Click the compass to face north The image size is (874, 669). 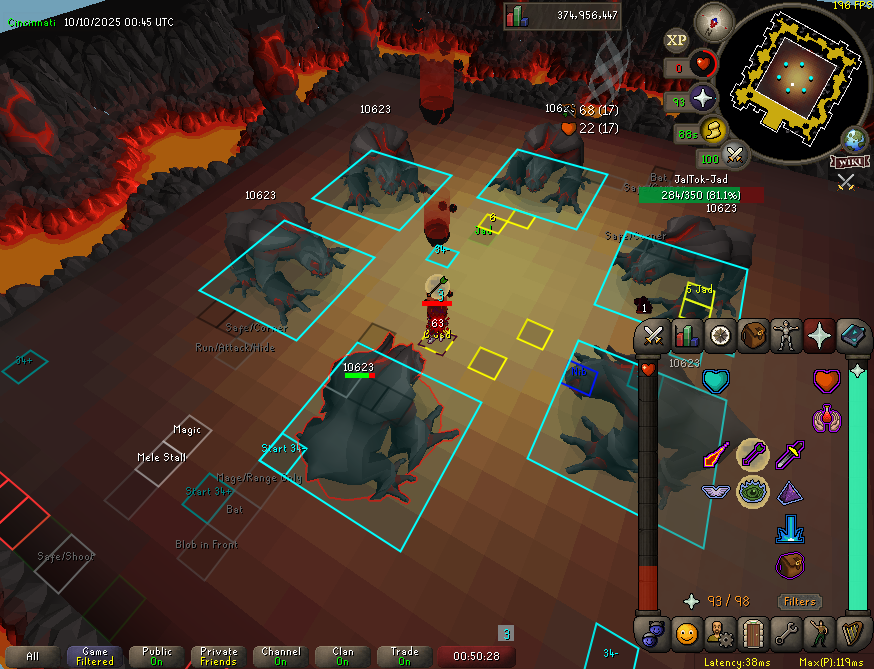714,19
